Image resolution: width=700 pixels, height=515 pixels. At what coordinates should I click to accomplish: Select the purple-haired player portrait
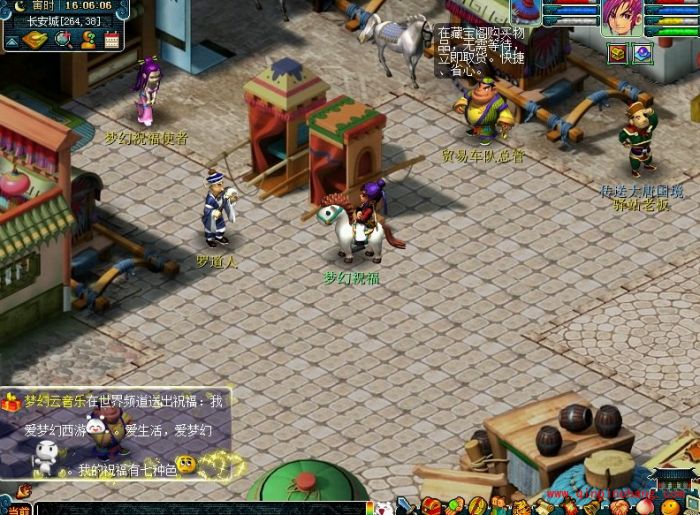[x=621, y=17]
